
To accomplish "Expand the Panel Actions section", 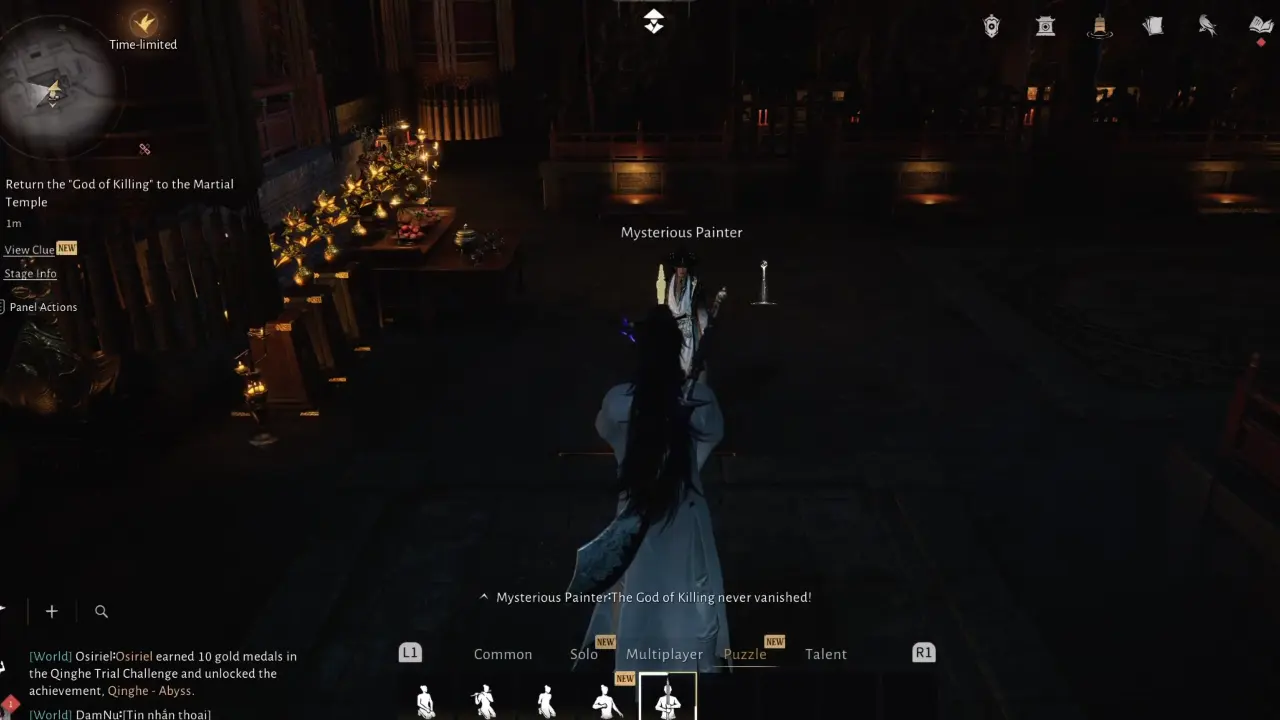I will [43, 307].
